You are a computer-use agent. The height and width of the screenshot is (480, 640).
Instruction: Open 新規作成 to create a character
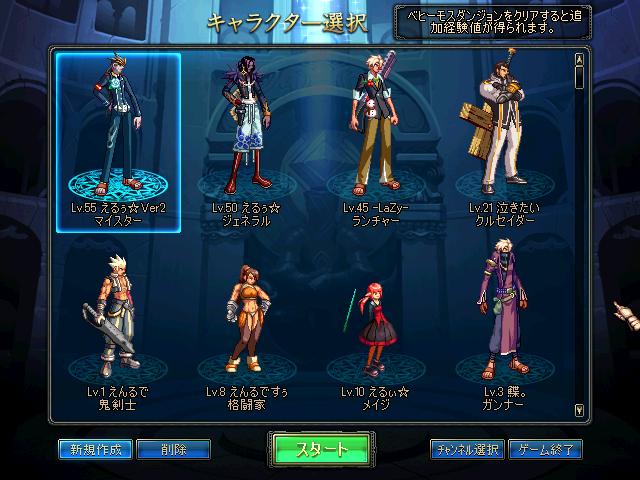point(95,449)
